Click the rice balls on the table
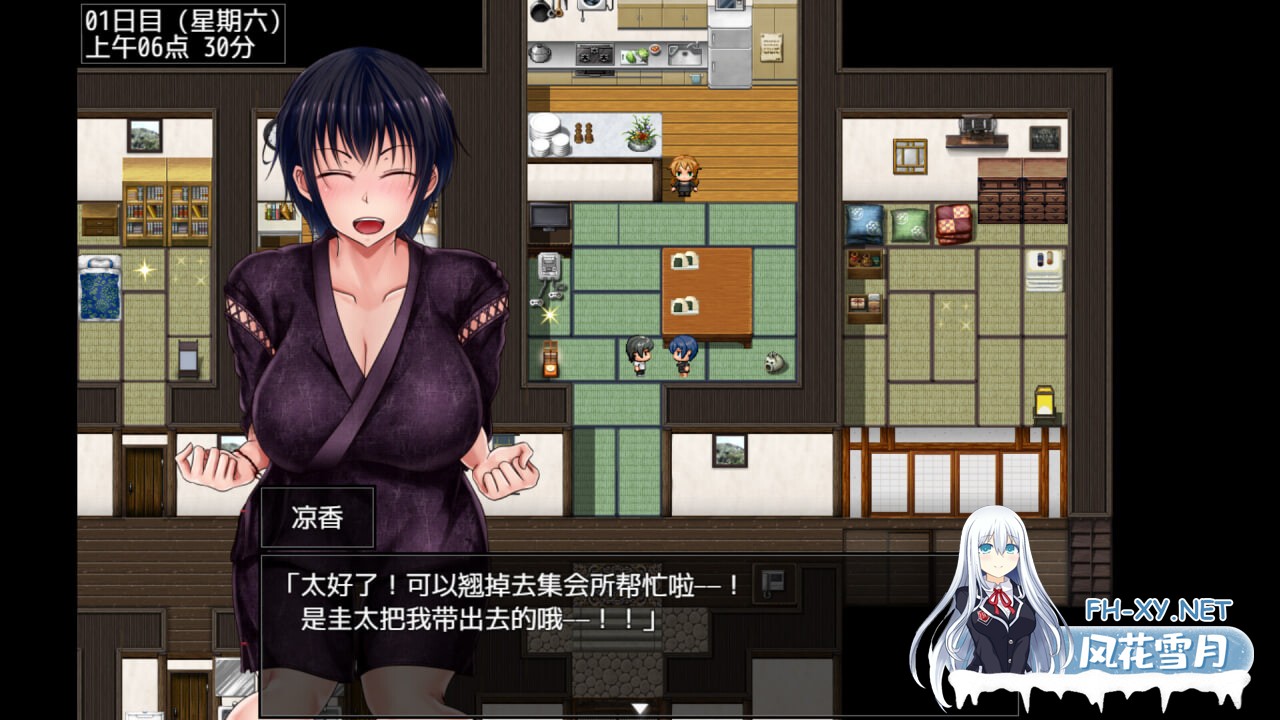The height and width of the screenshot is (720, 1280). click(x=685, y=263)
